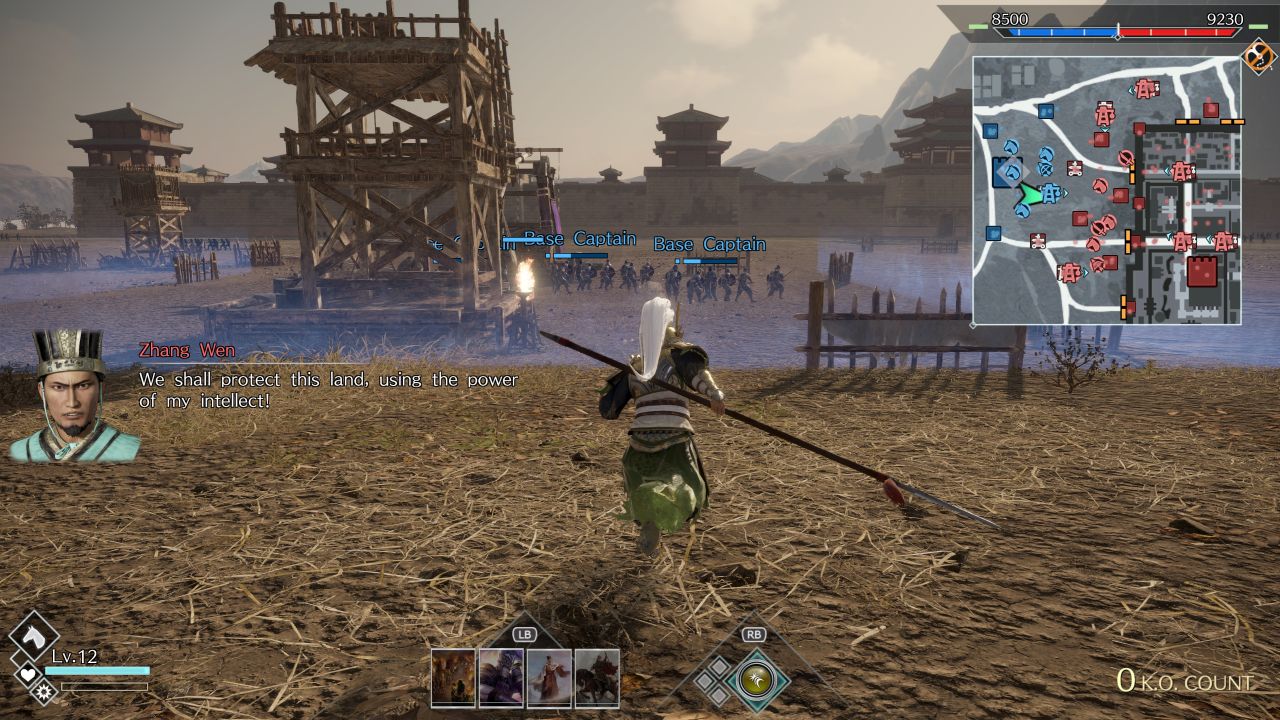Click the sunburst gauge icon

[43, 691]
